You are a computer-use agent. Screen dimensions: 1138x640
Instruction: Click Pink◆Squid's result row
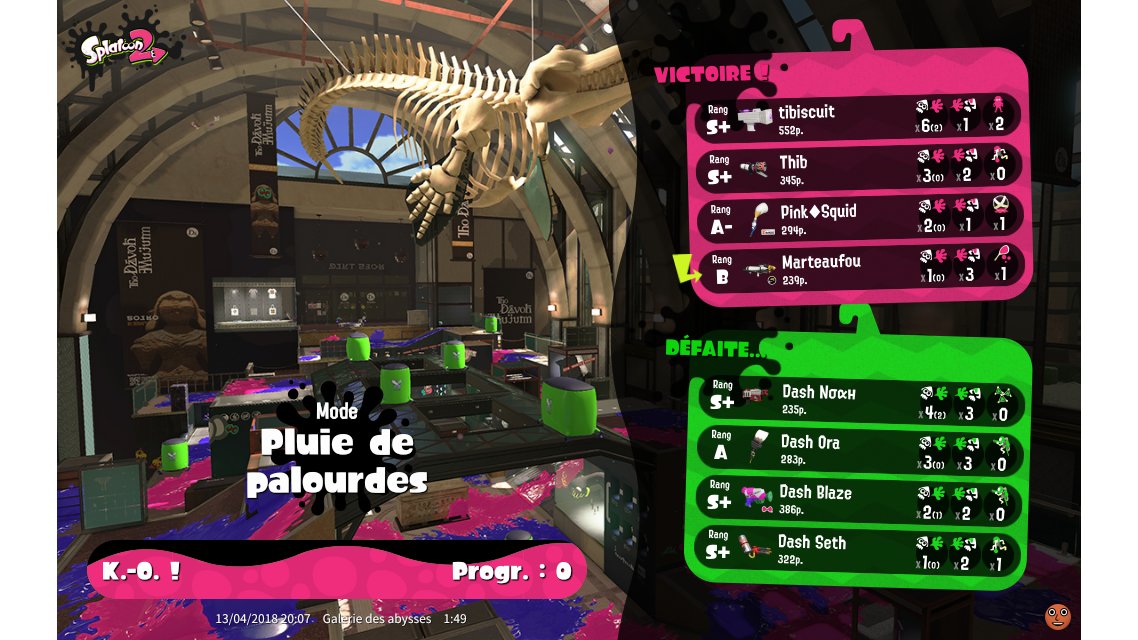(x=858, y=219)
